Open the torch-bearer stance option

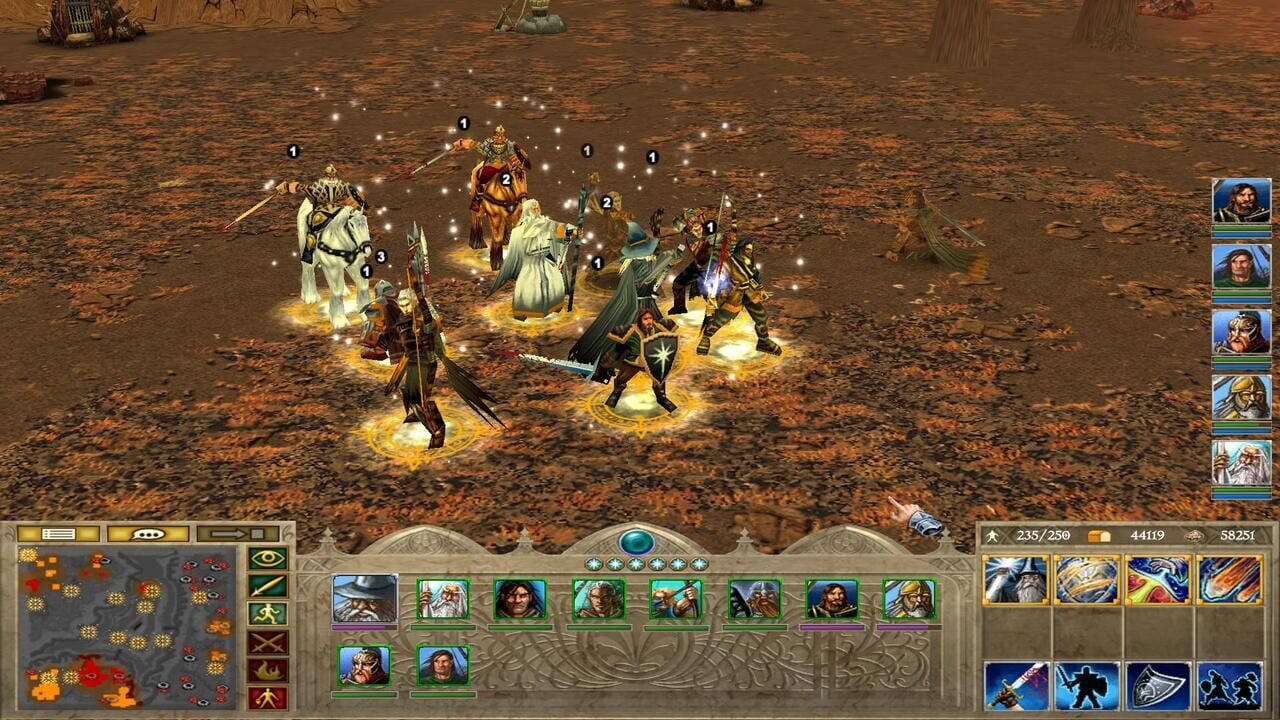coord(268,697)
